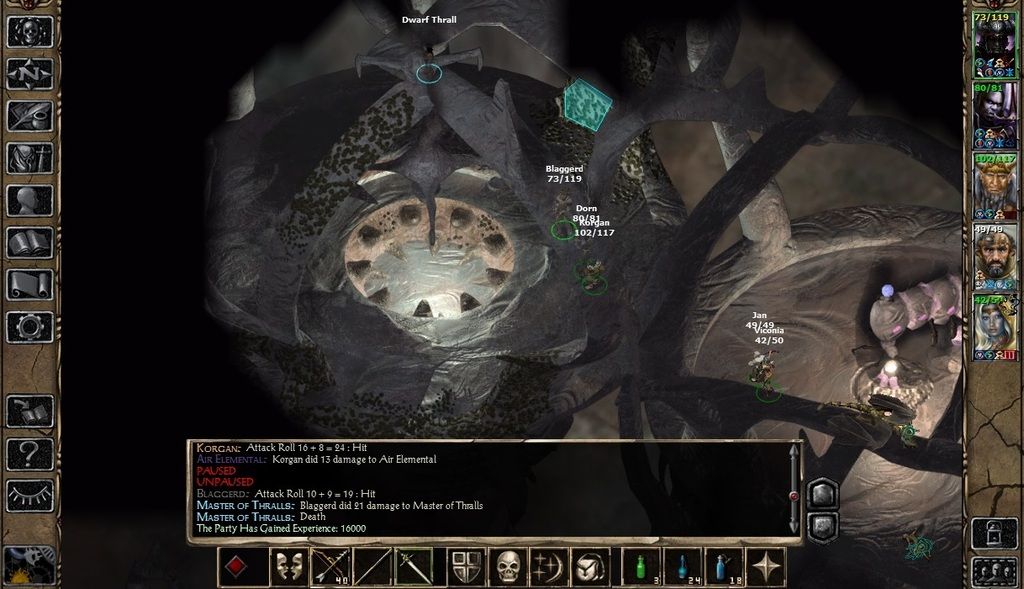
Task: Toggle the closed eye sidebar button
Action: click(x=29, y=495)
